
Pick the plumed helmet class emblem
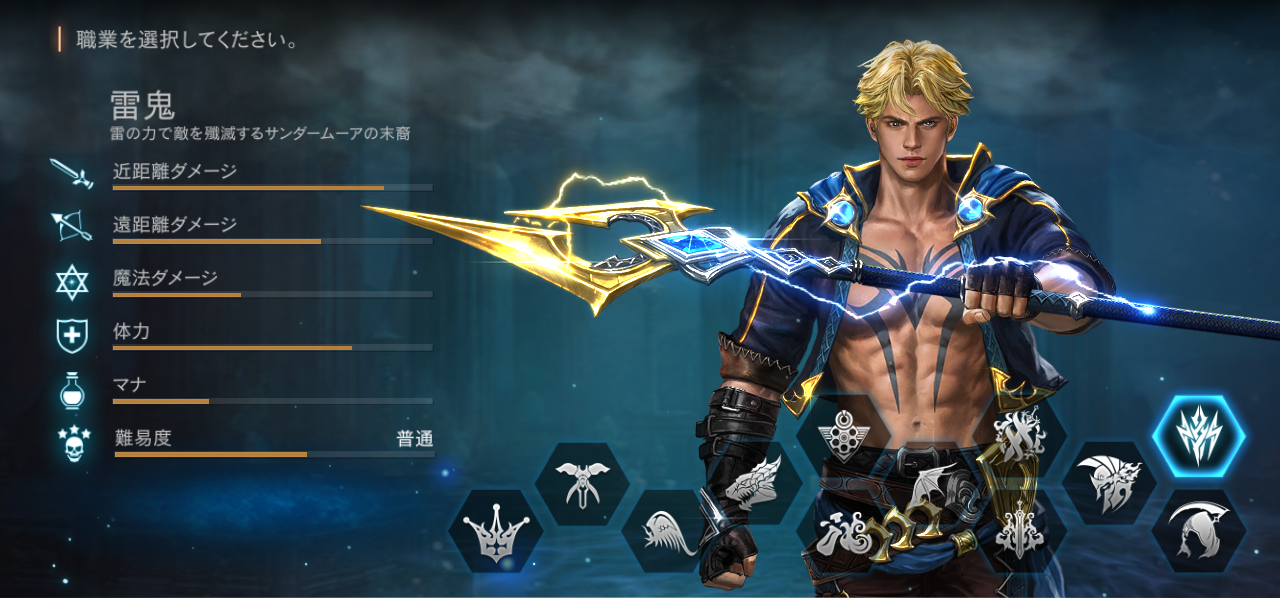click(1109, 484)
